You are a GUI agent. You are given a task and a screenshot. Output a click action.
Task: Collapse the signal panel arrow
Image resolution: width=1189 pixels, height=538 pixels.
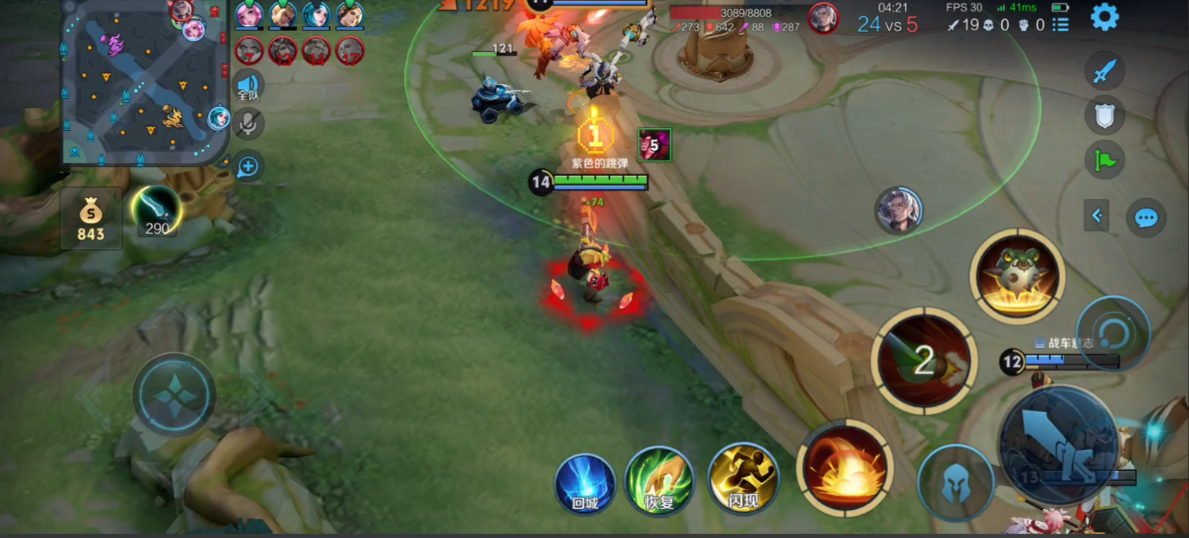click(1096, 215)
